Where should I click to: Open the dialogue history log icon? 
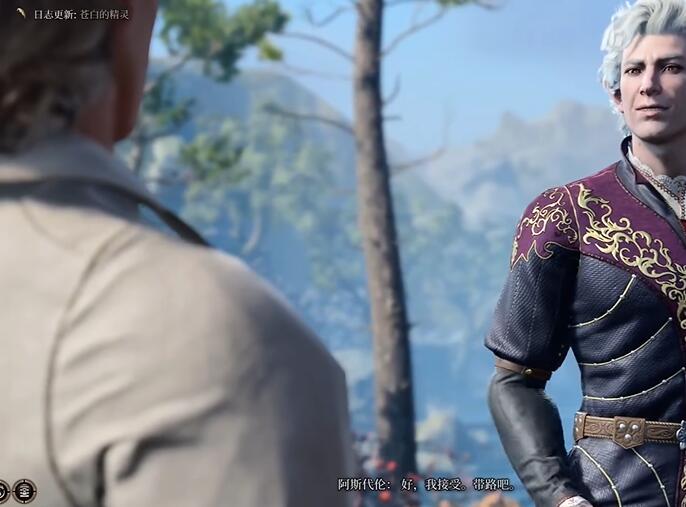click(24, 490)
